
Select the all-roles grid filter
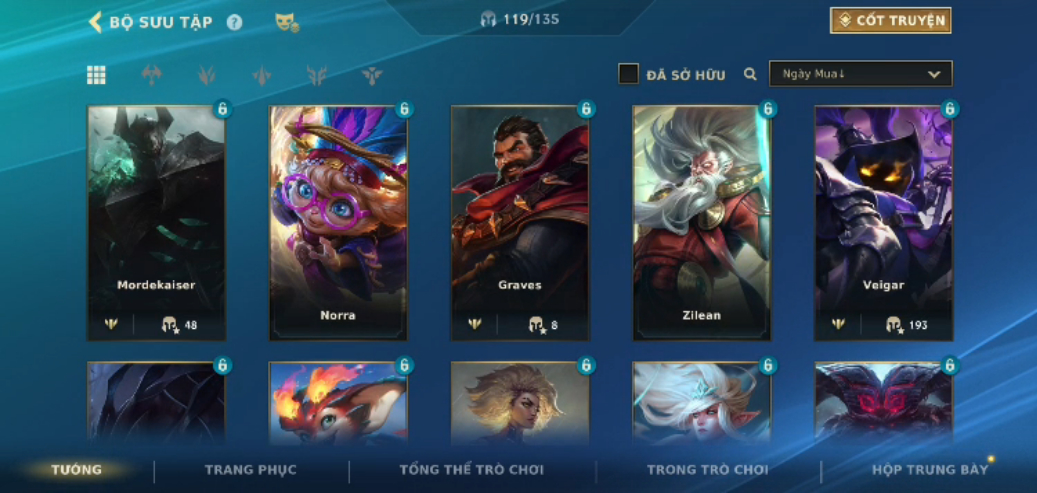pos(96,75)
